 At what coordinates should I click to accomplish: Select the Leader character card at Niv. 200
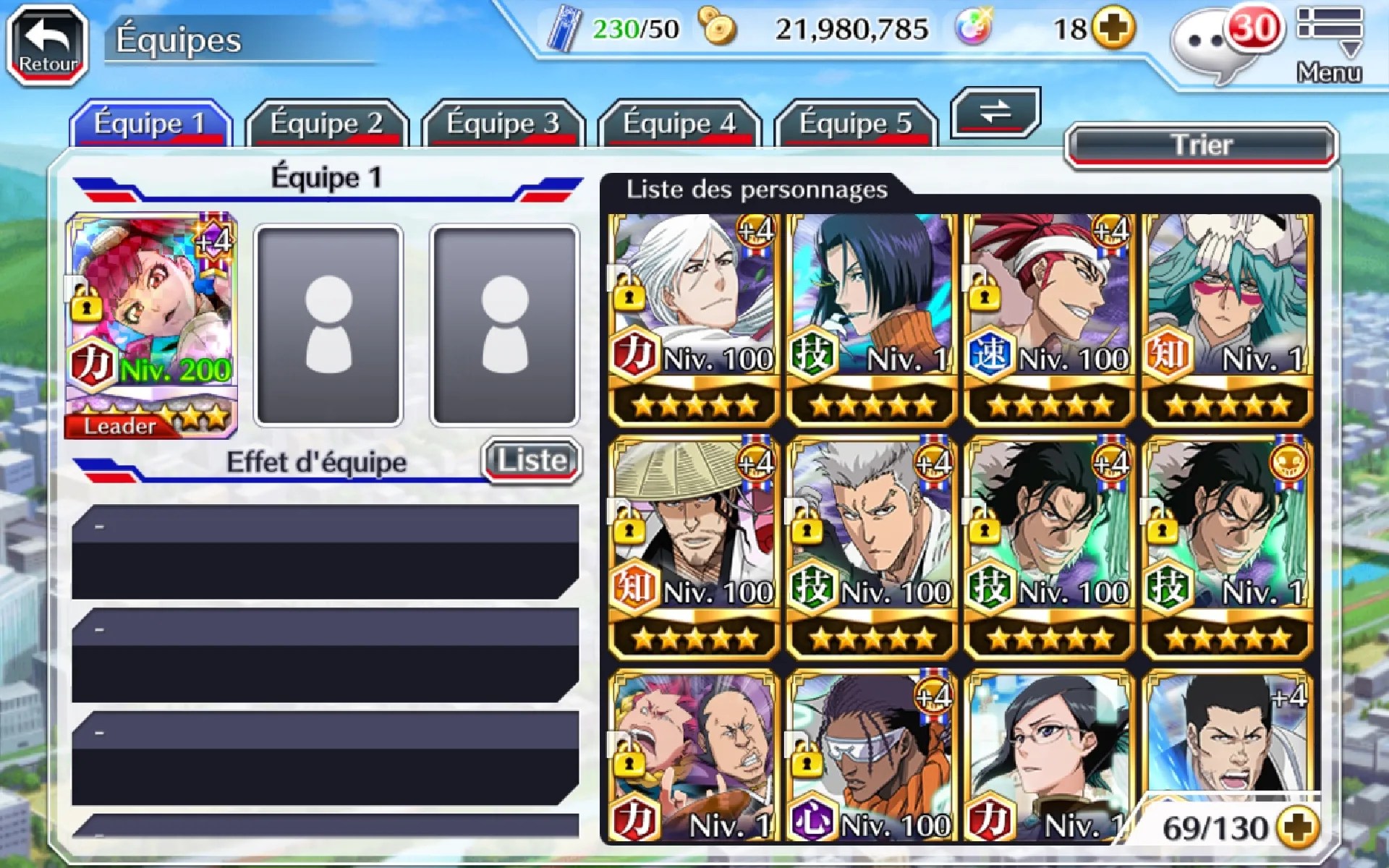pyautogui.click(x=151, y=325)
